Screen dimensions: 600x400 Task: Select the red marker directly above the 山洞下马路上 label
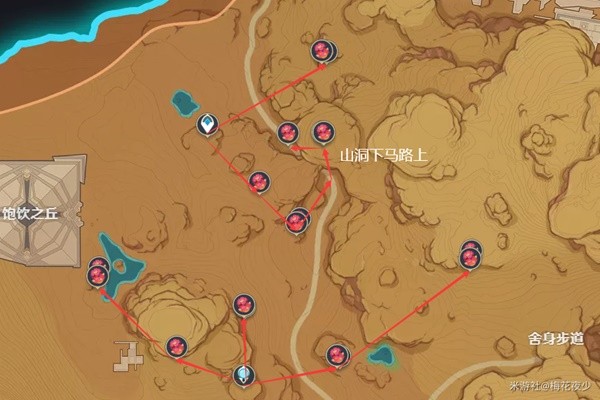[x=322, y=132]
